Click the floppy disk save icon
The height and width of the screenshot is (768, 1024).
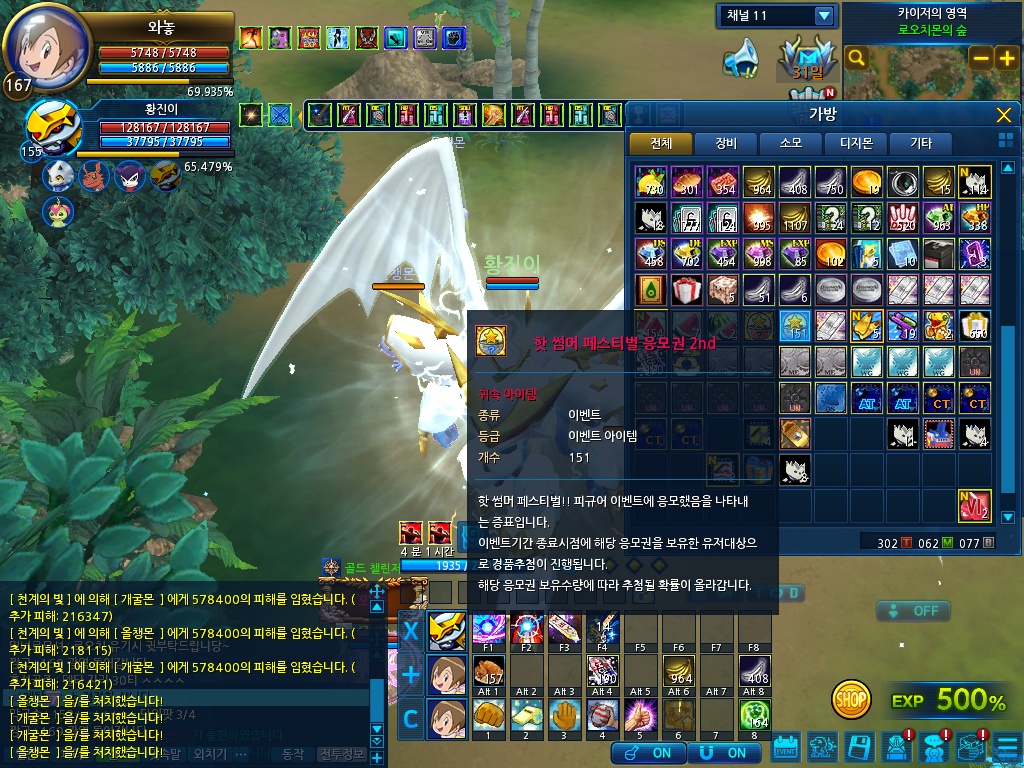[x=859, y=747]
